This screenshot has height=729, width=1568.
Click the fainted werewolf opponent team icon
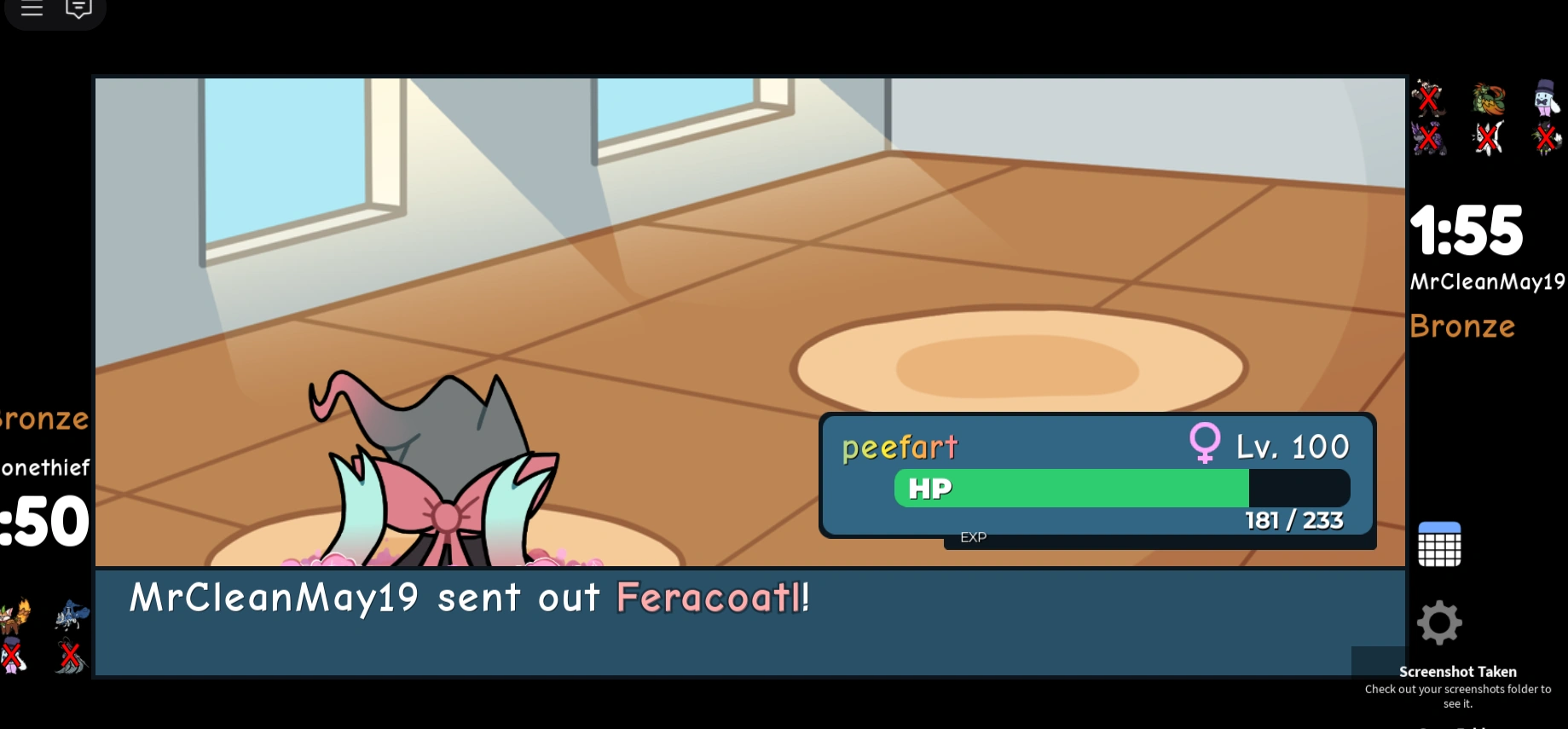1428,98
